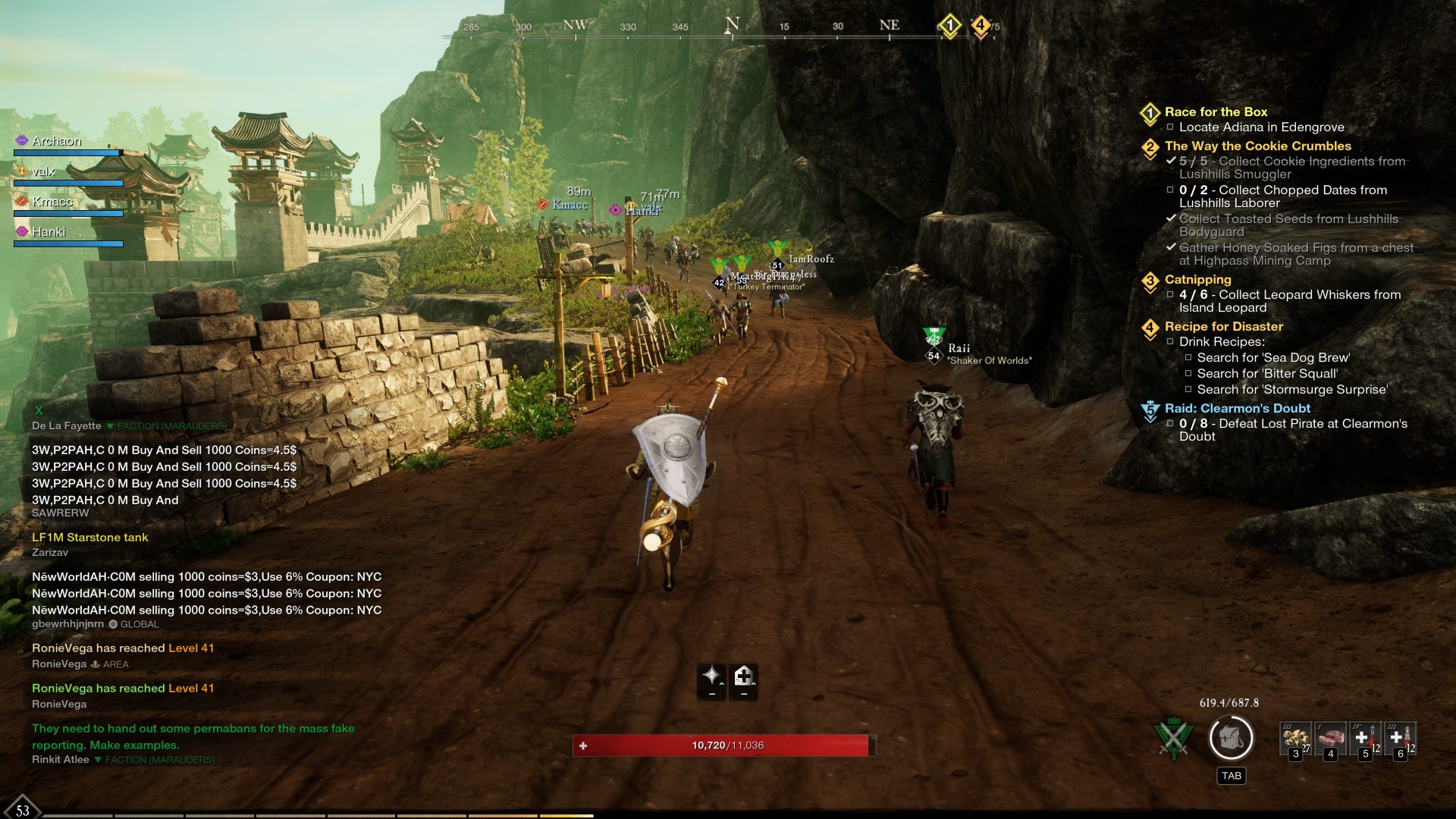Open the Recipe for Disaster quest
Image resolution: width=1456 pixels, height=819 pixels.
1223,326
